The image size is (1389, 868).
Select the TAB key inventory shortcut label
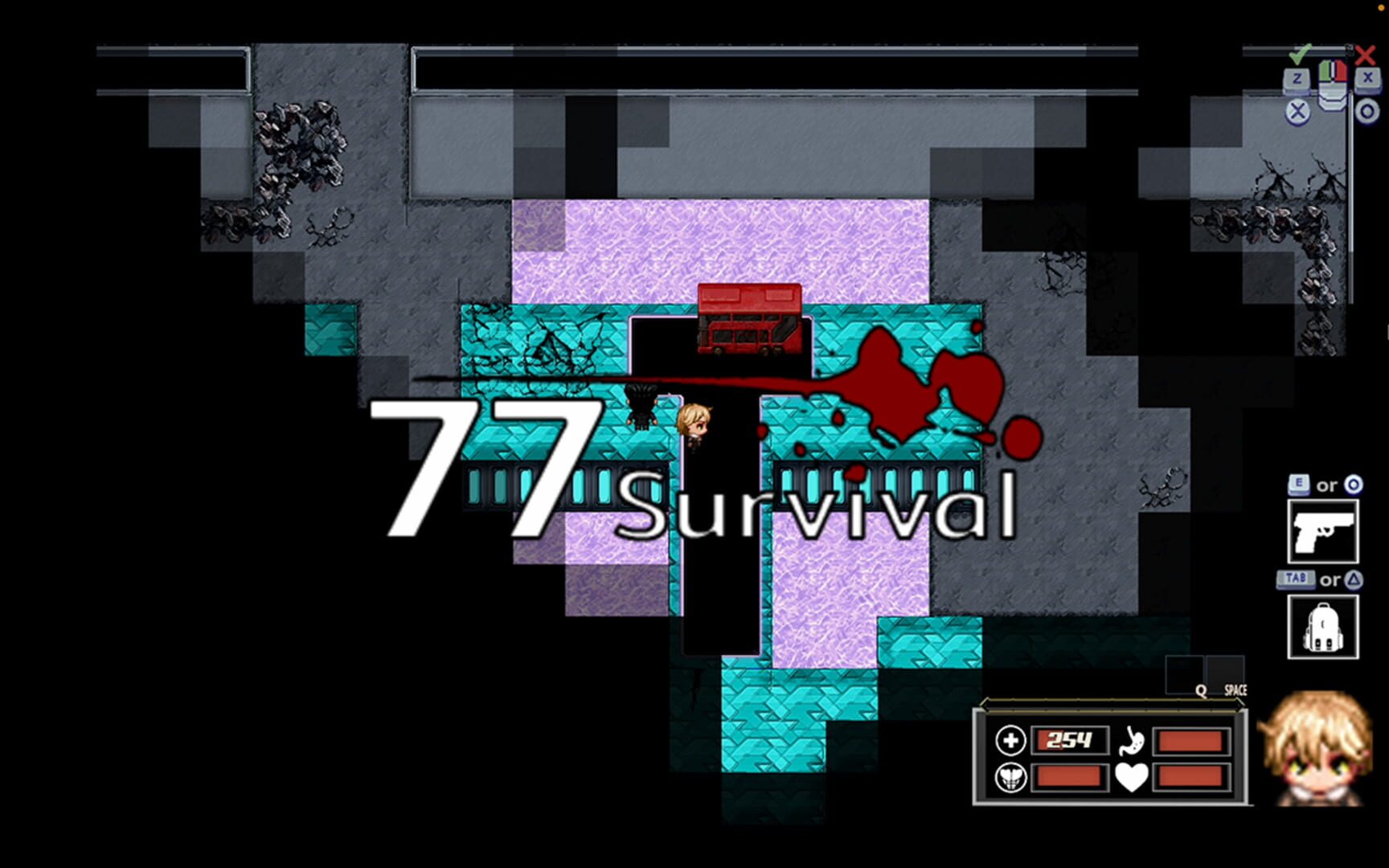click(x=1296, y=579)
